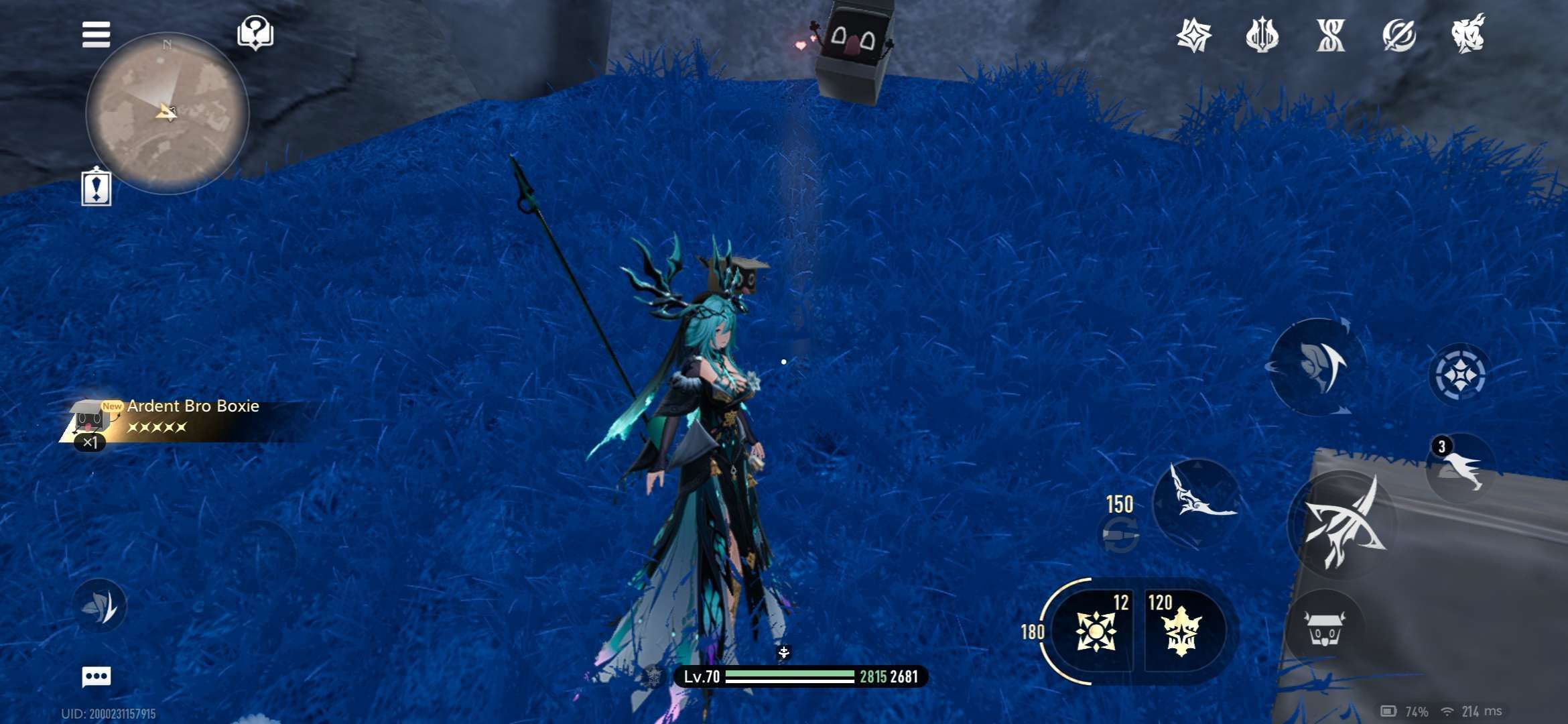
Task: Open the circular minimap
Action: [168, 114]
